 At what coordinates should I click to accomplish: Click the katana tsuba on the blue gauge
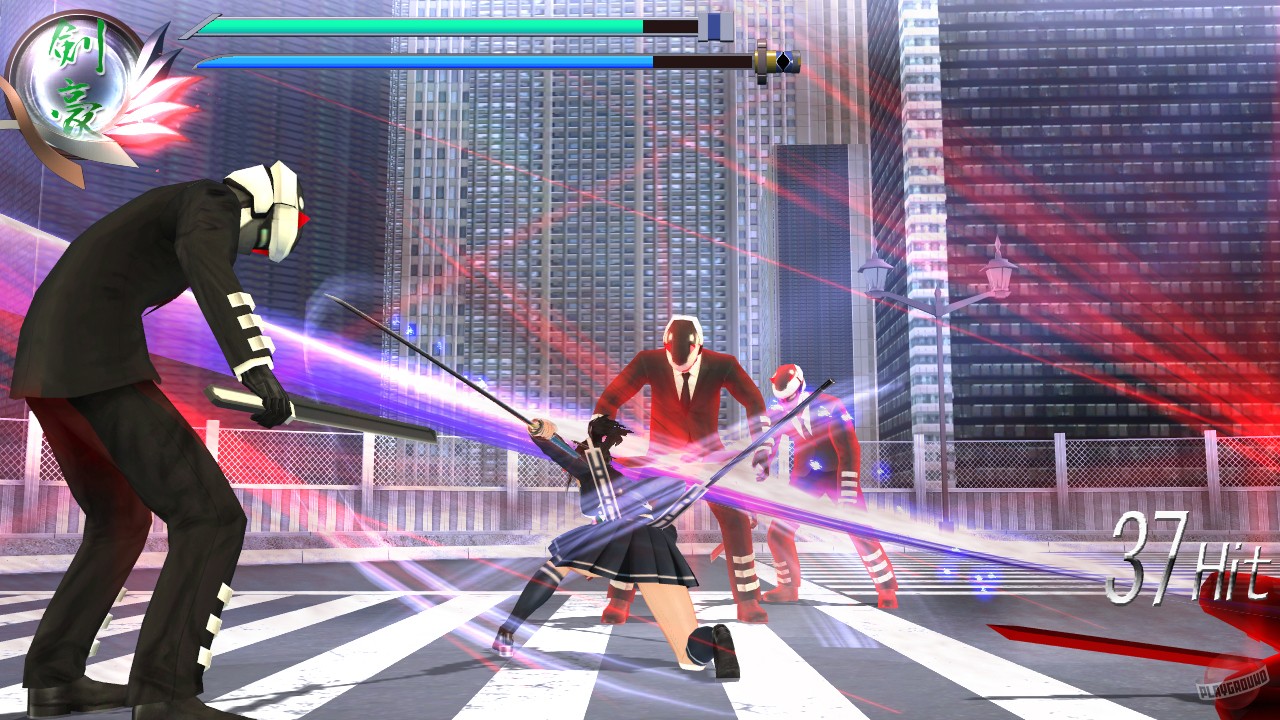click(x=762, y=62)
